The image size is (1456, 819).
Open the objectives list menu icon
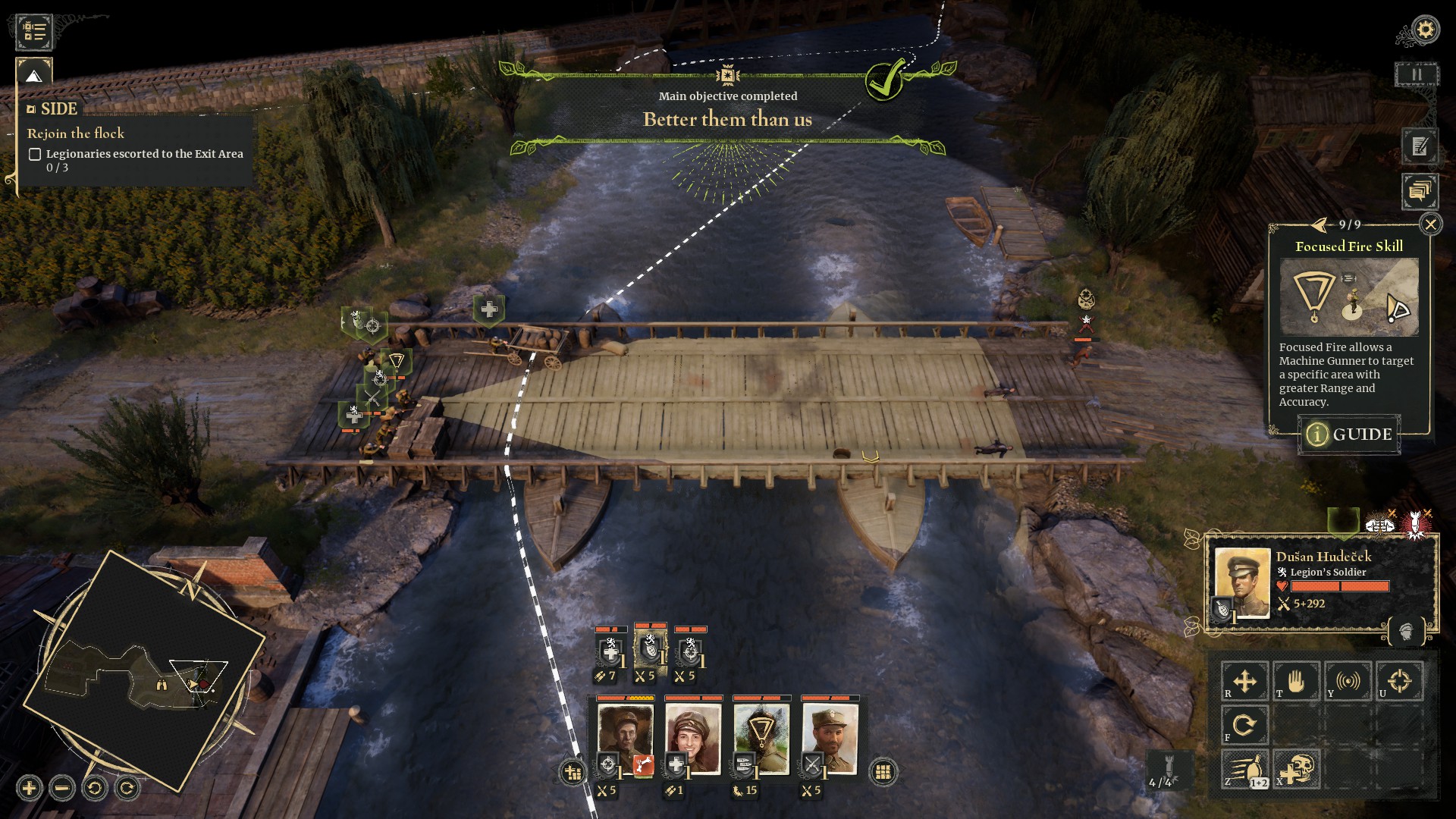tap(34, 31)
